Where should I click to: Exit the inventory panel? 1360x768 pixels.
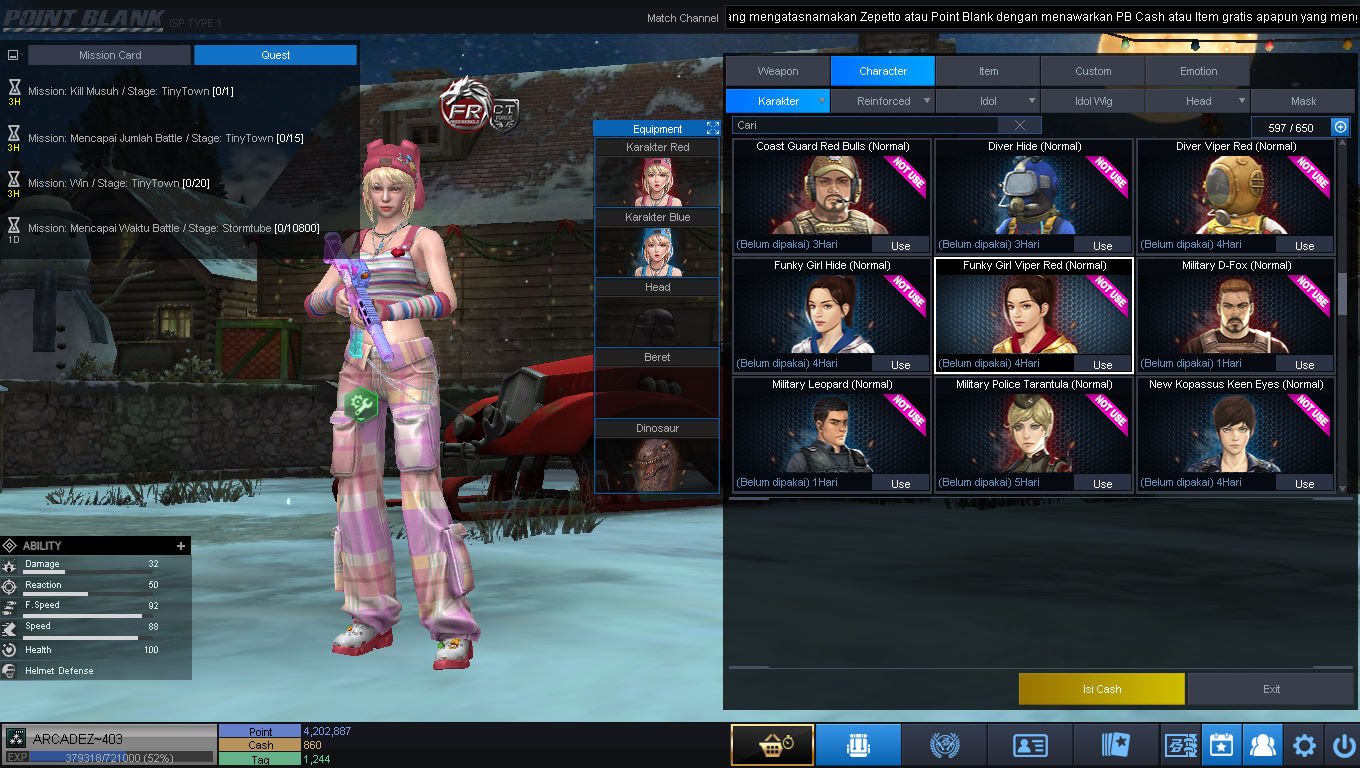[1271, 689]
